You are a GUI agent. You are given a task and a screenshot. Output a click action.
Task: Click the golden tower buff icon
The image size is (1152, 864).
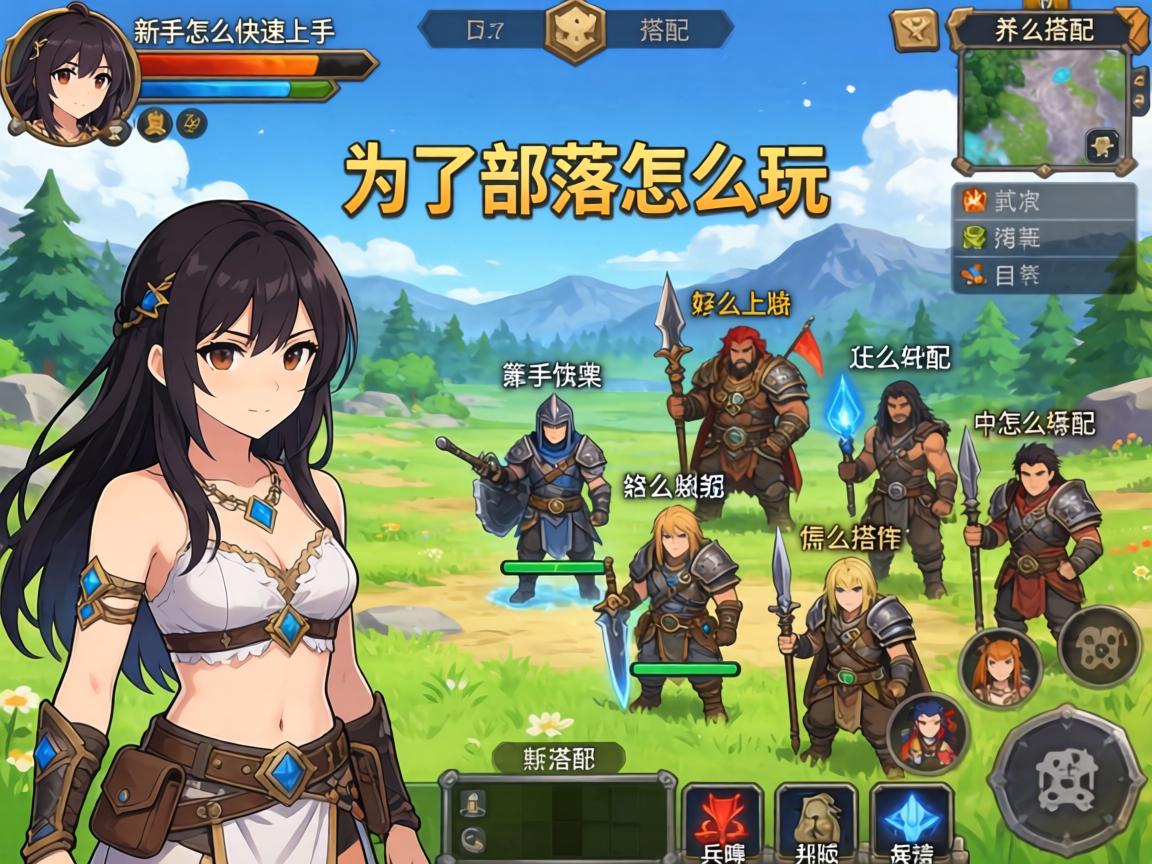[x=154, y=124]
